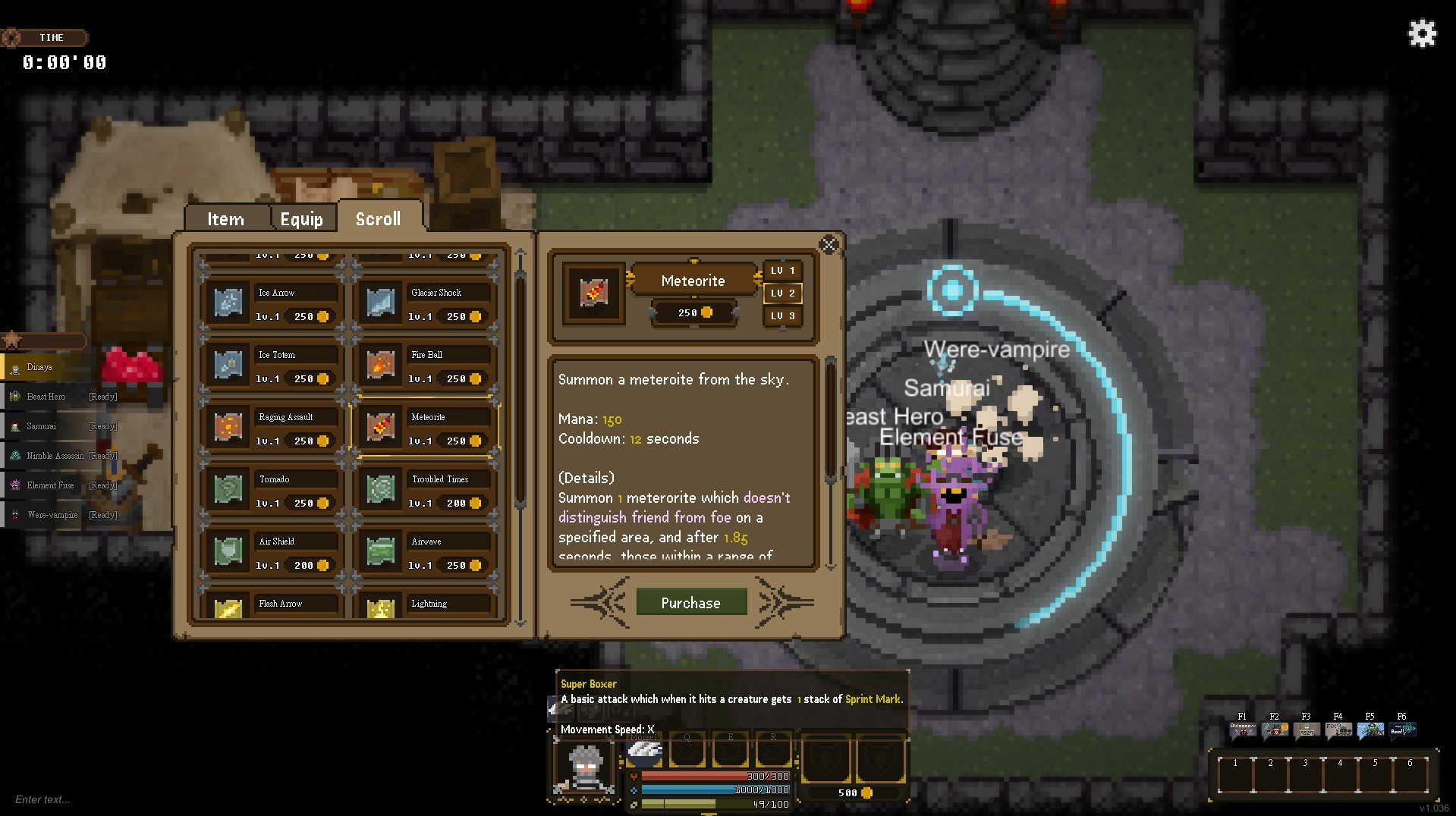This screenshot has height=816, width=1456.
Task: Choose the Air Shield scroll
Action: click(272, 552)
